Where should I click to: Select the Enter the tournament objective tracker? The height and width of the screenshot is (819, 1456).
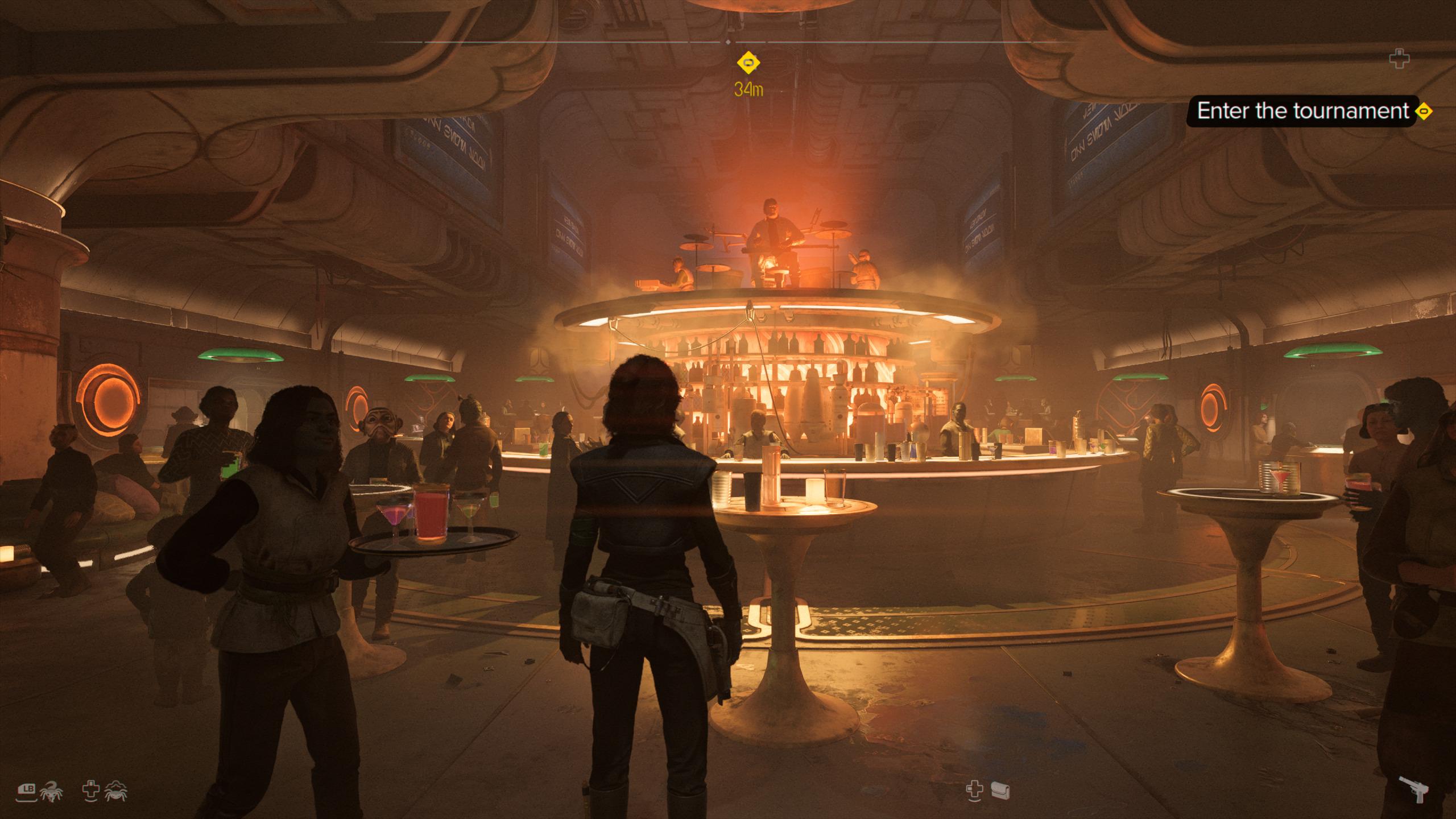coord(1302,111)
